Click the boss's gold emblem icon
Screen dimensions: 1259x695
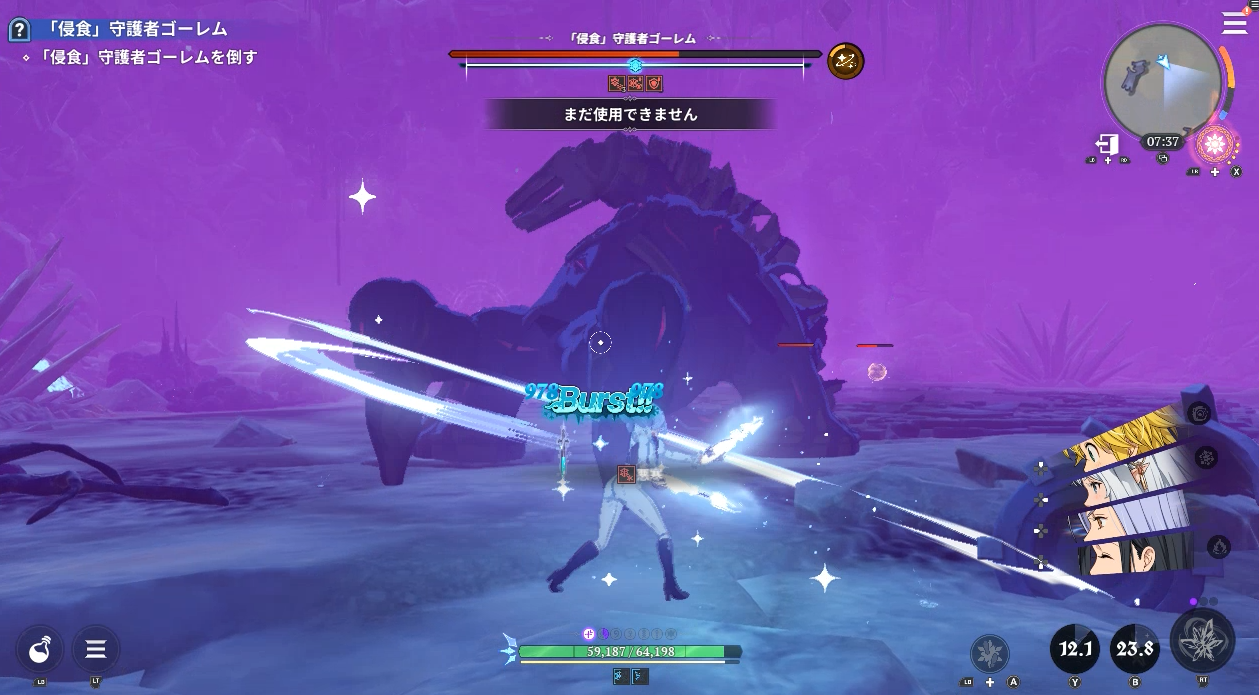point(846,62)
